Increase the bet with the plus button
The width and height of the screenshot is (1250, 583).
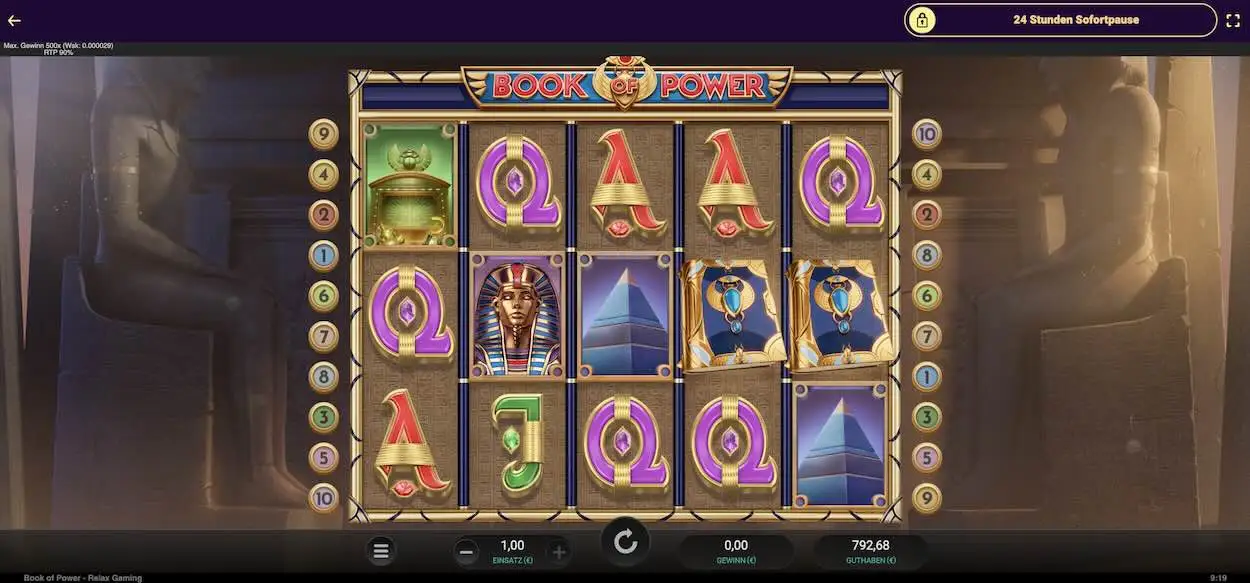558,551
